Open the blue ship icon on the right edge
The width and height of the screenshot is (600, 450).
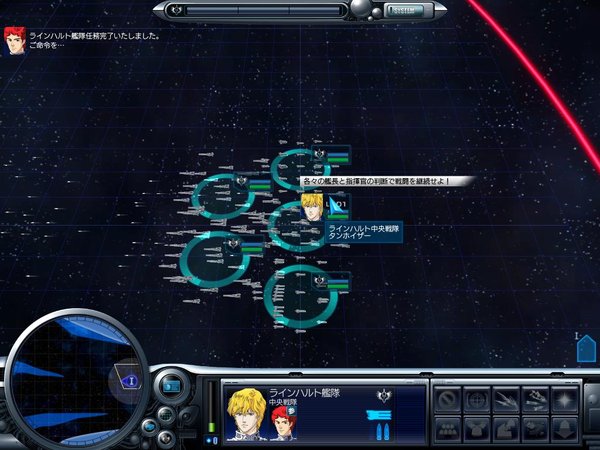[587, 348]
